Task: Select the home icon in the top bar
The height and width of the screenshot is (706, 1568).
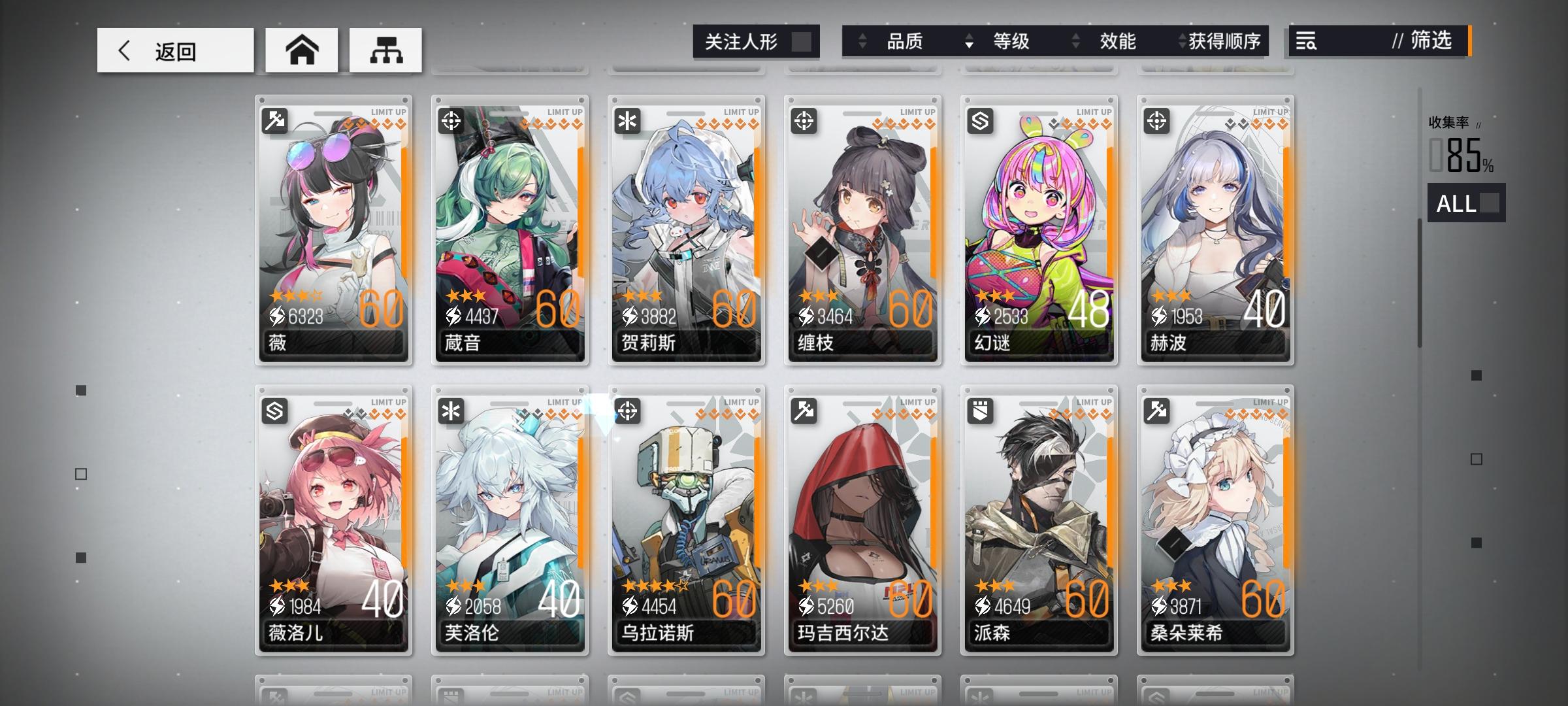Action: tap(301, 49)
